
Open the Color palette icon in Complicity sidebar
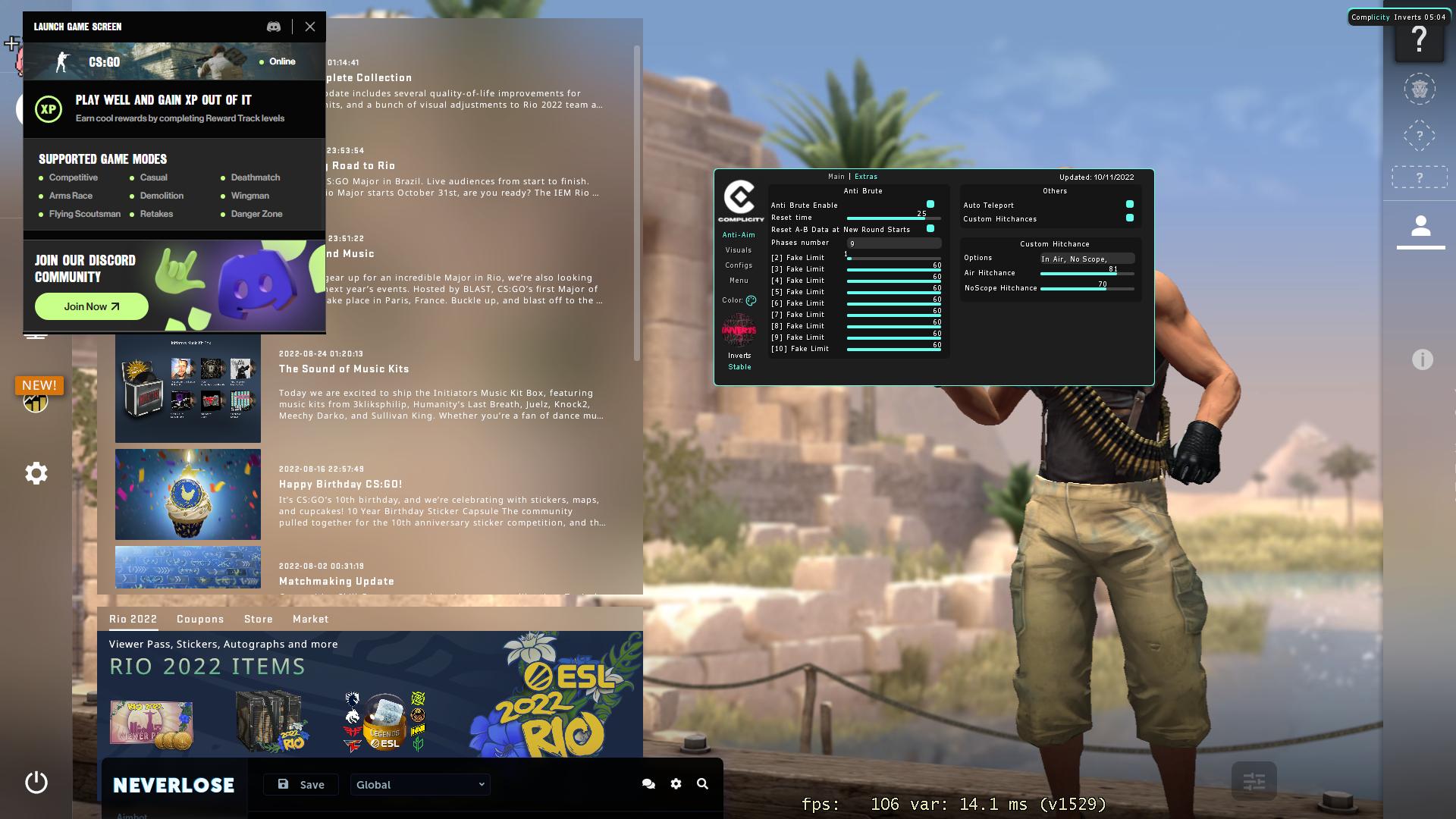click(x=750, y=300)
